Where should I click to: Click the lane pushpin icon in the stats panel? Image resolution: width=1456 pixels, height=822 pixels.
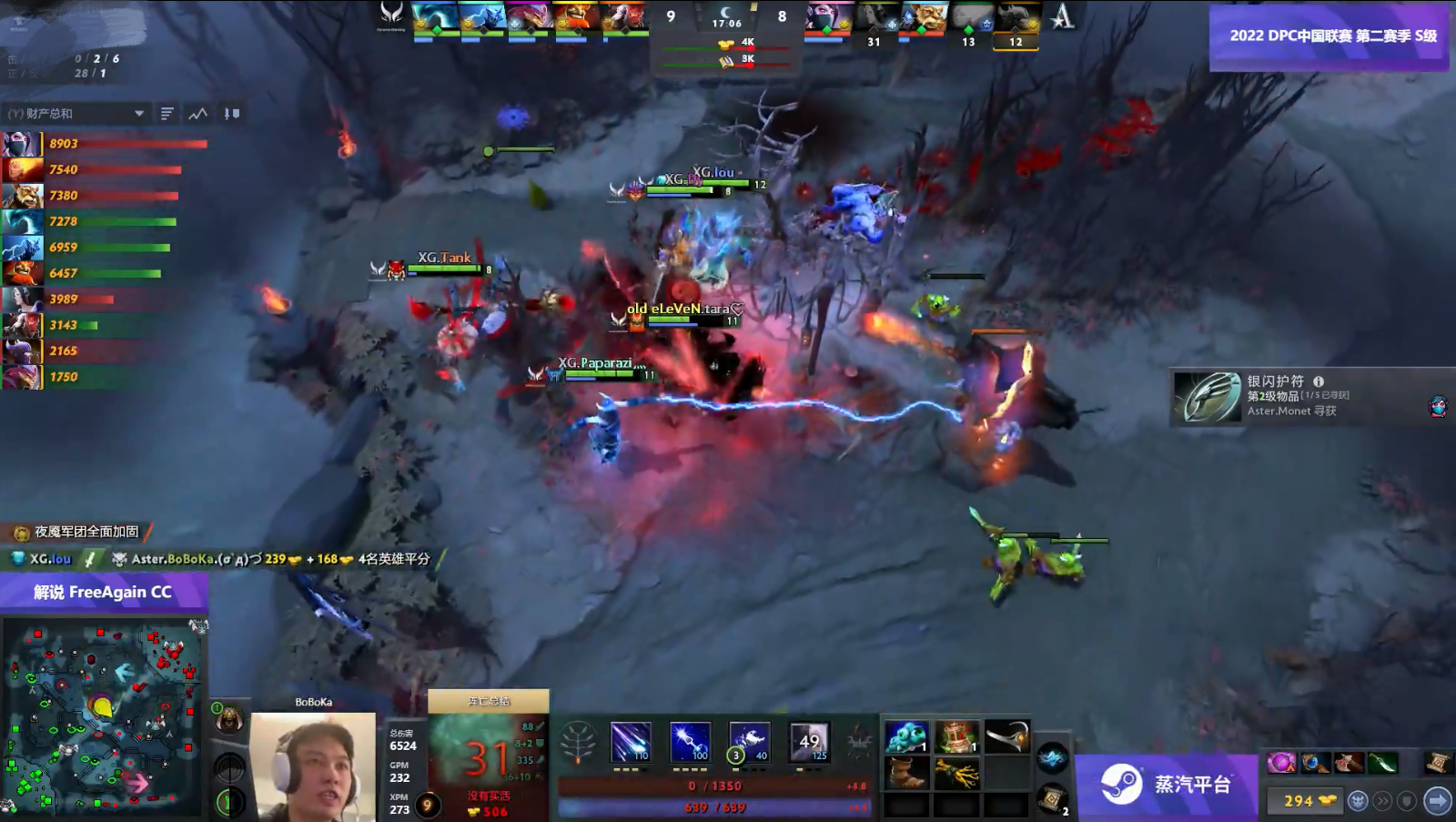pyautogui.click(x=231, y=113)
